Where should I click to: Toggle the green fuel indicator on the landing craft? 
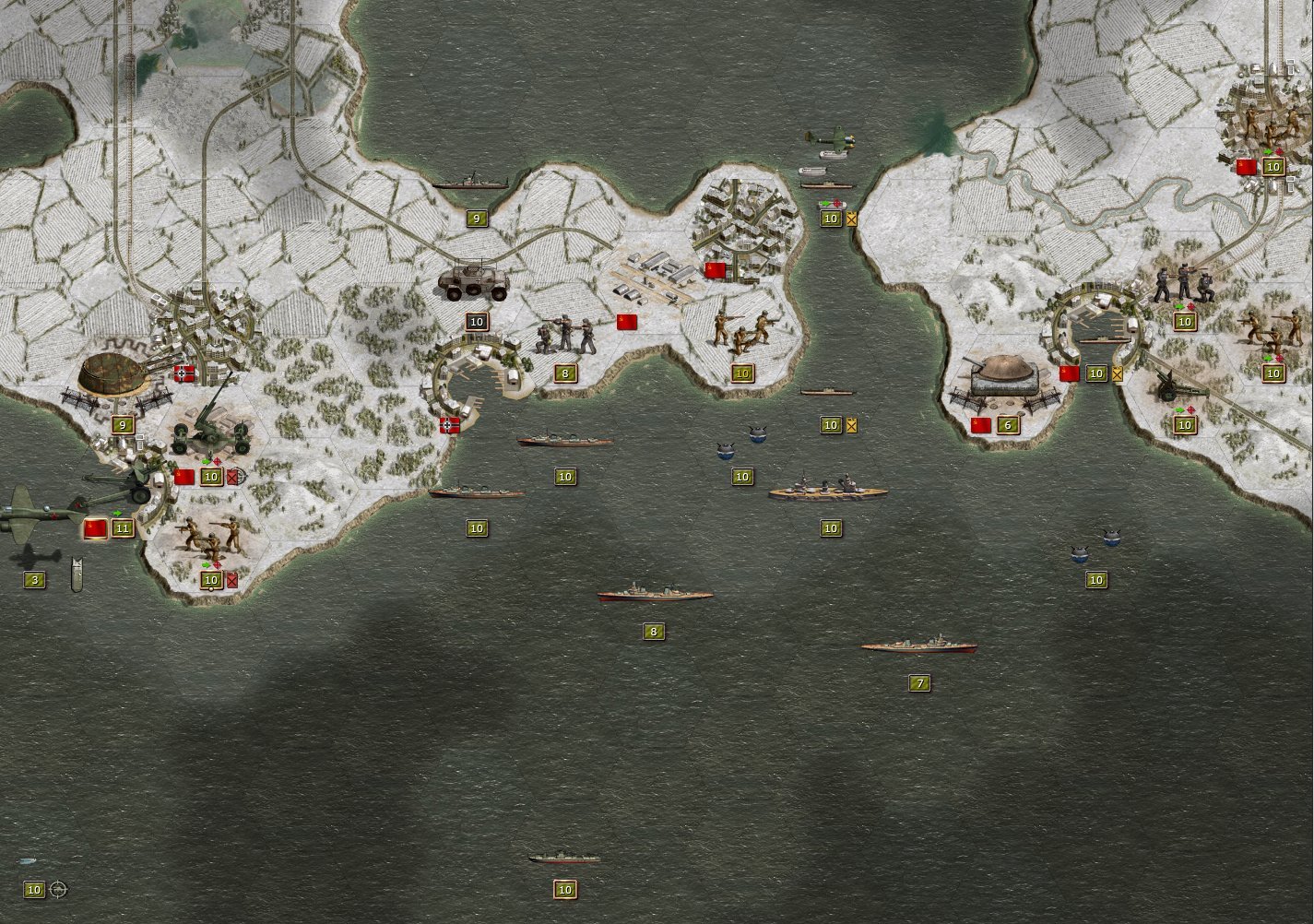(x=823, y=203)
